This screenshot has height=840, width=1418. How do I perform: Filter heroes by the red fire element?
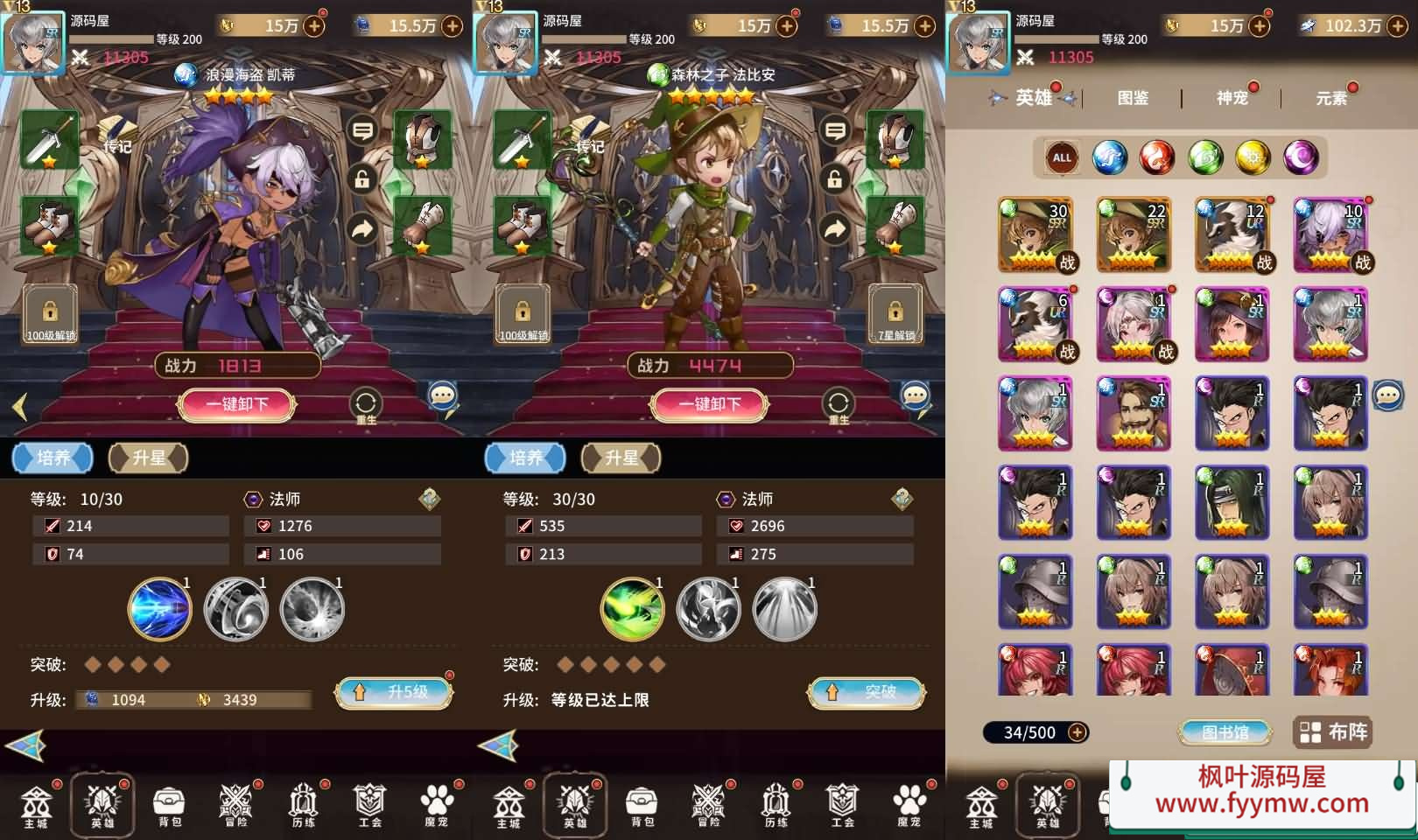click(1157, 158)
